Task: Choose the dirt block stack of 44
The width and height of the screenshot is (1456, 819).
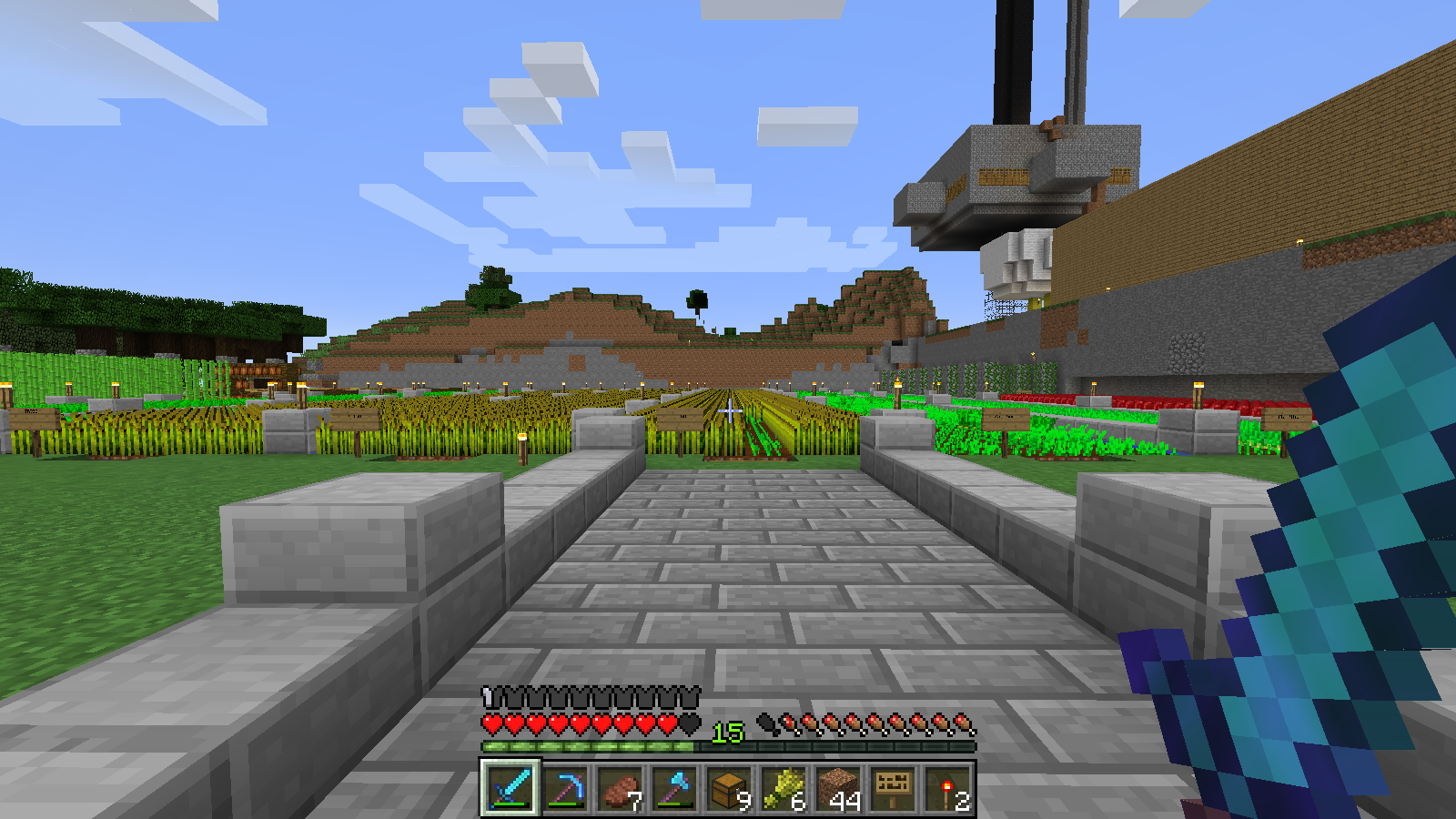Action: tap(838, 788)
